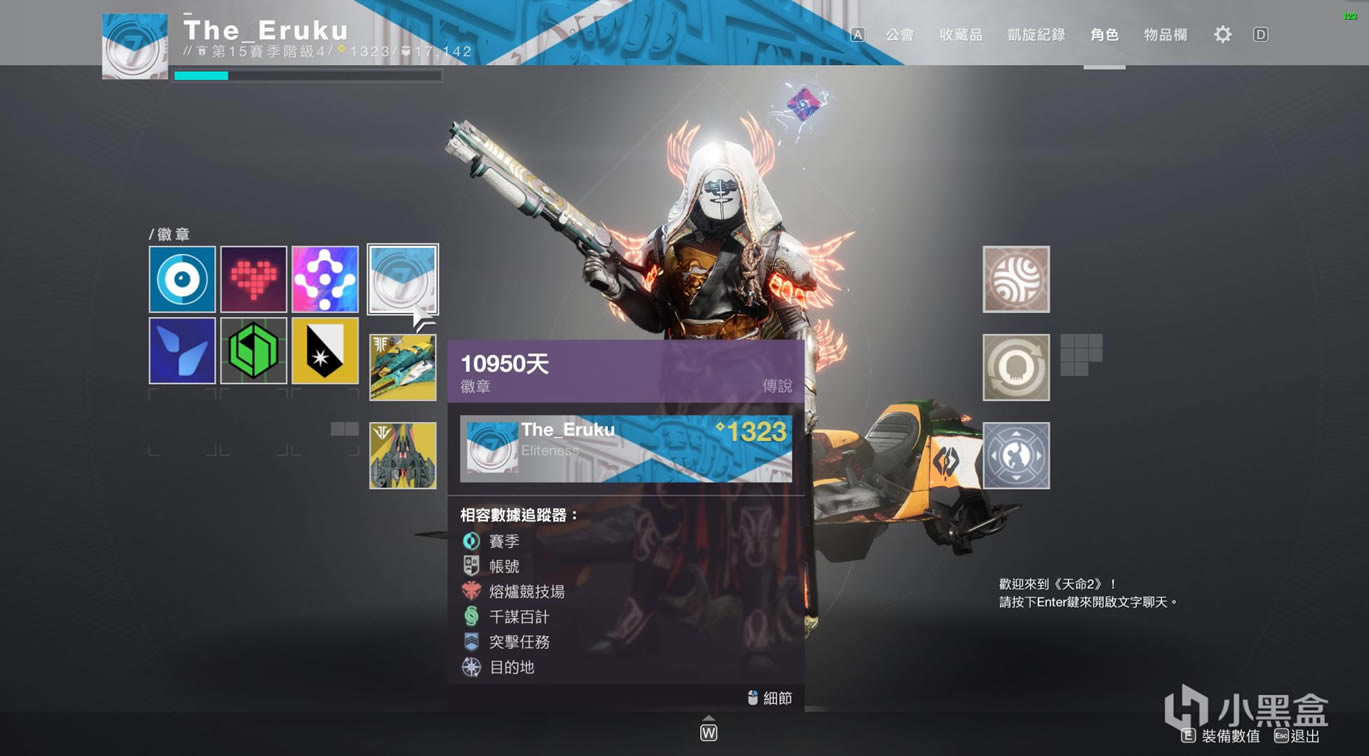Click the The_Eruku player emblem avatar

click(135, 45)
